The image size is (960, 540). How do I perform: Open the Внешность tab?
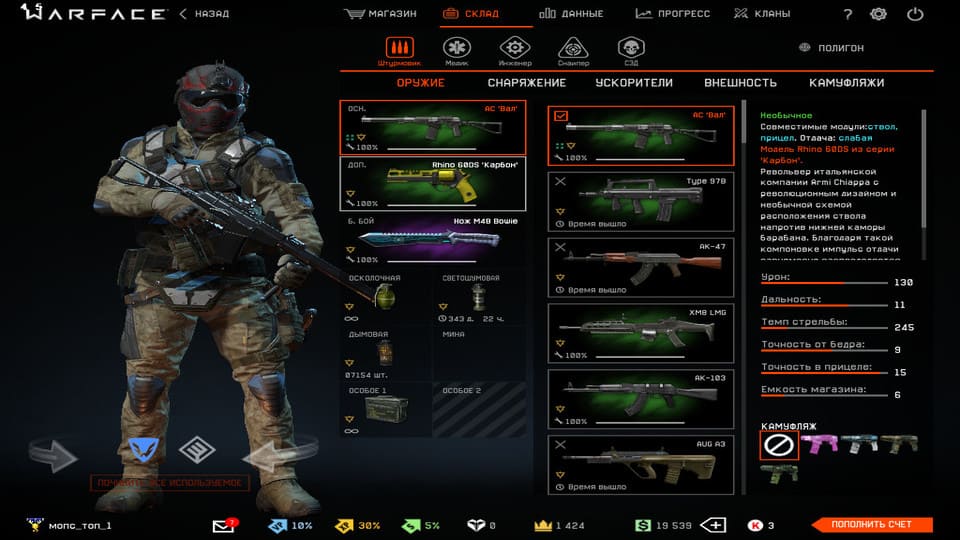coord(740,83)
